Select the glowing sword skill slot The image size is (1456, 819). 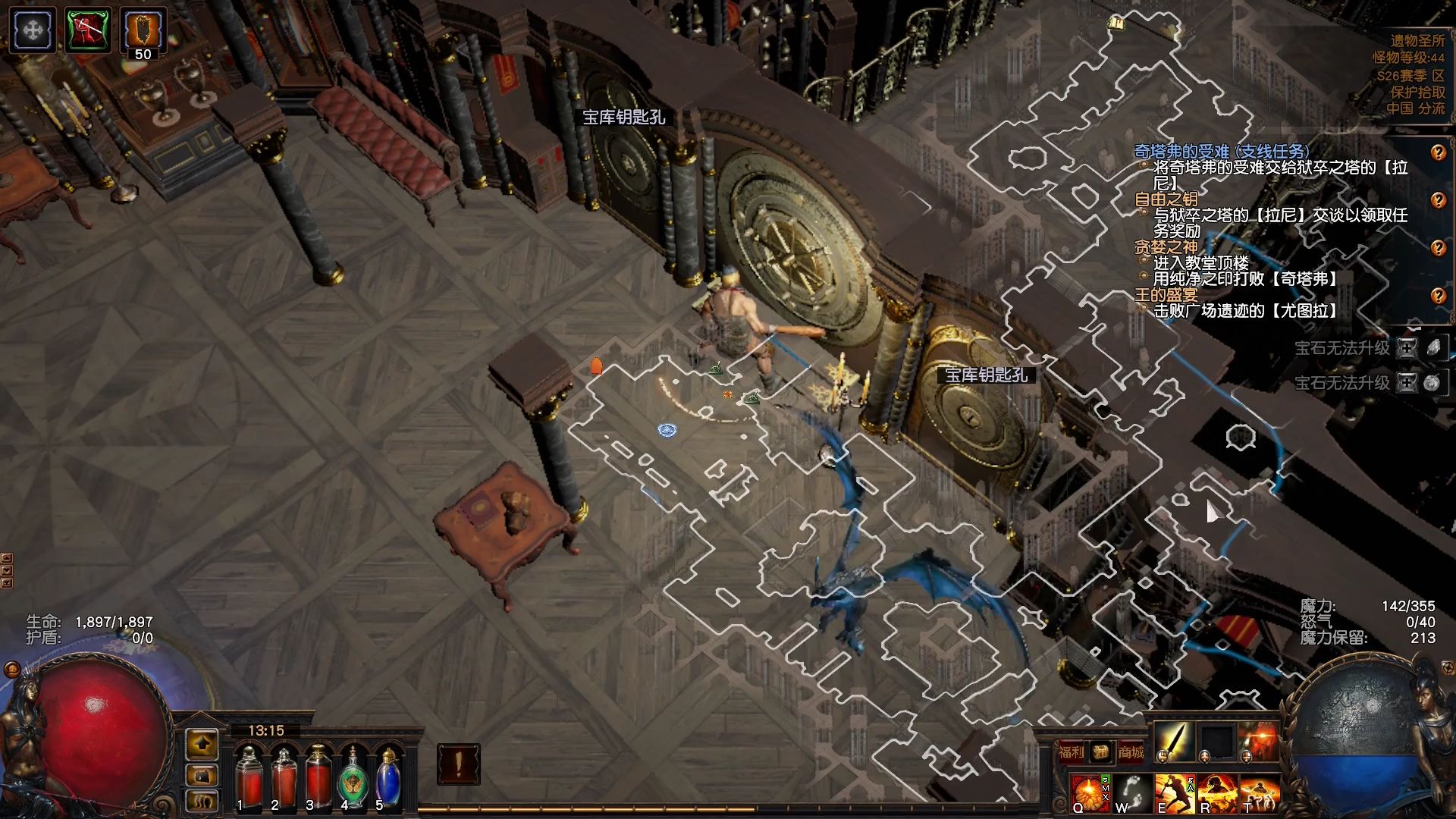tap(1174, 741)
